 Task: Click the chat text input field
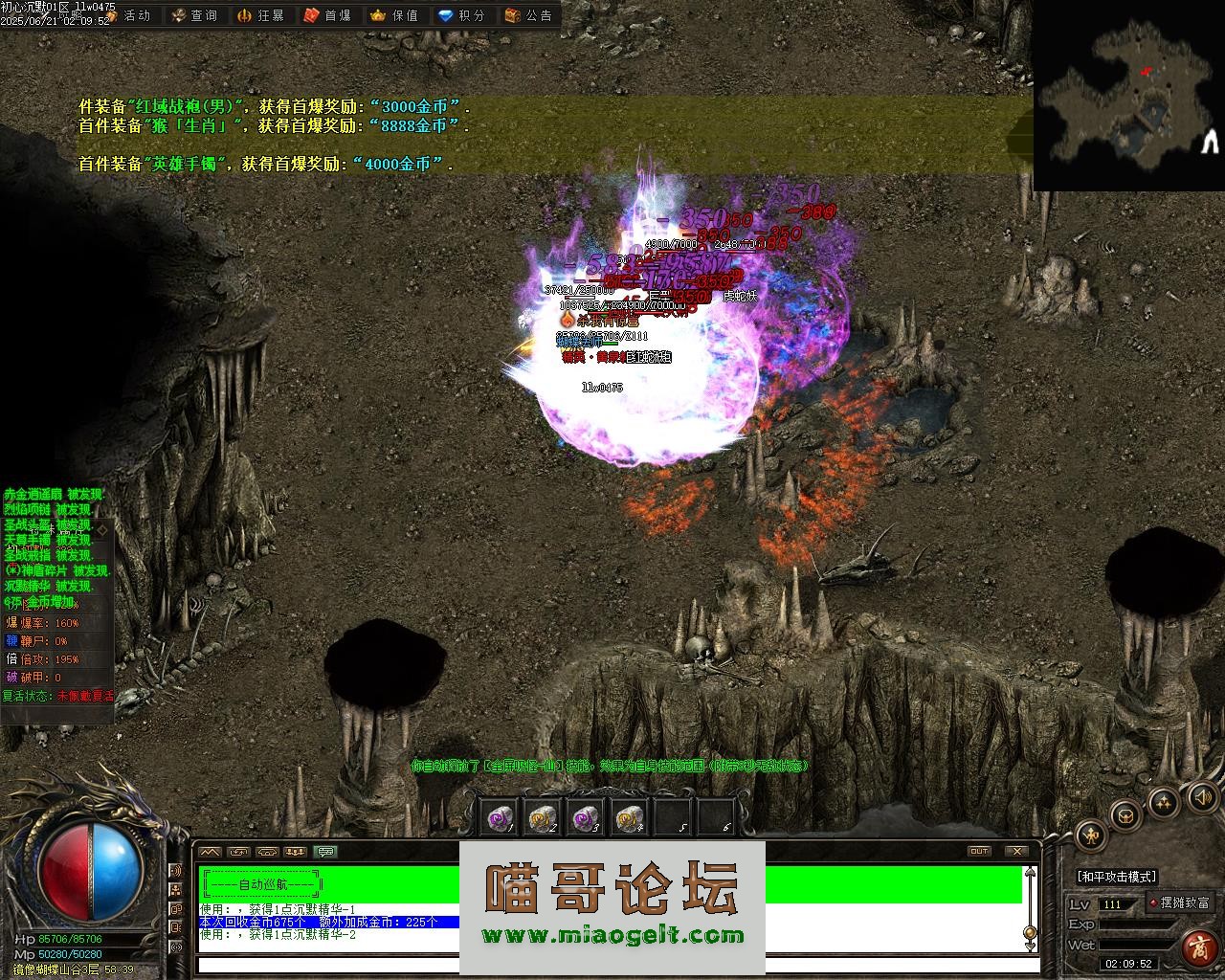[612, 965]
